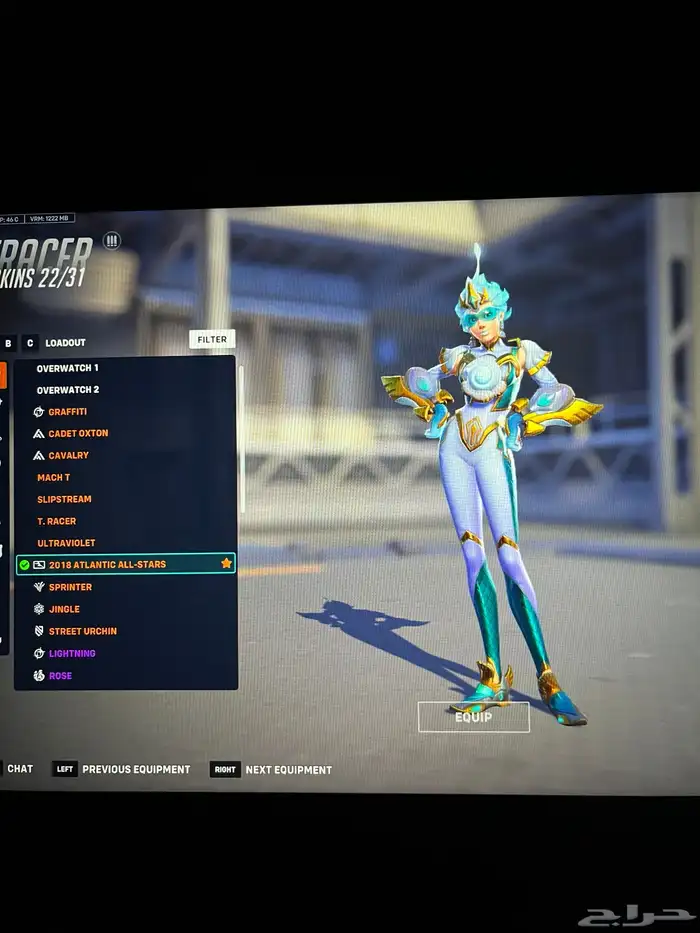Choose the T. Racer skin
This screenshot has height=933, width=700.
57,521
